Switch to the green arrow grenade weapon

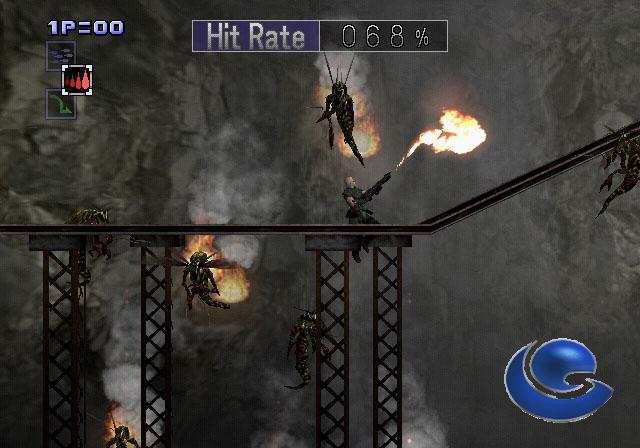click(x=60, y=105)
